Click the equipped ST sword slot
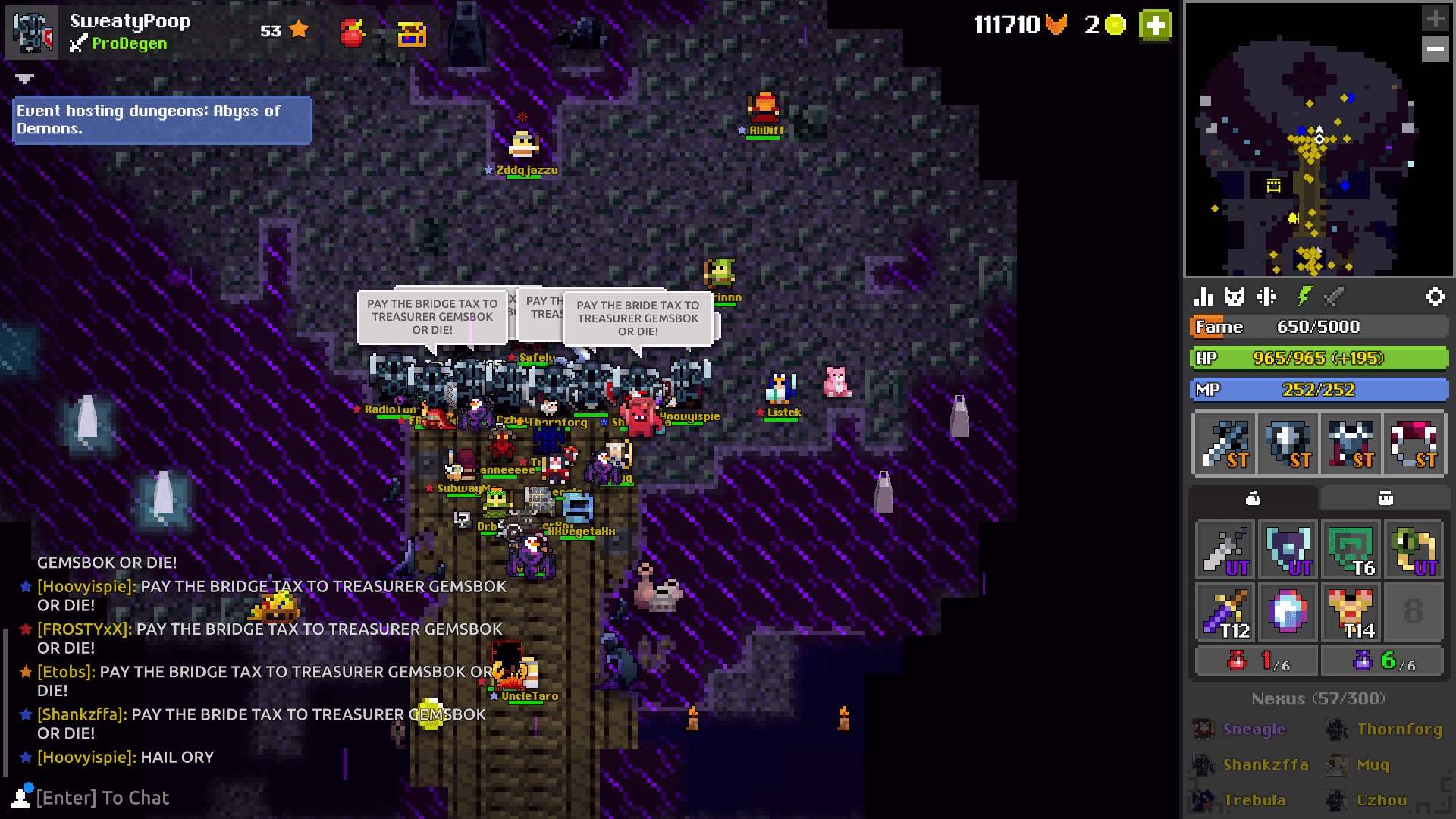This screenshot has height=819, width=1456. pyautogui.click(x=1223, y=444)
